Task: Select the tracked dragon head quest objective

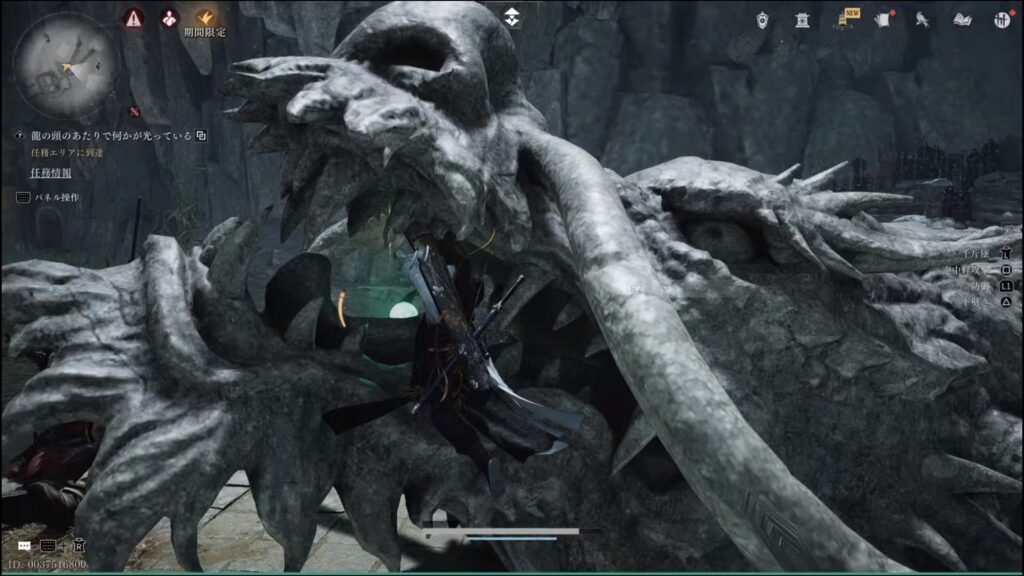Action: pyautogui.click(x=111, y=136)
